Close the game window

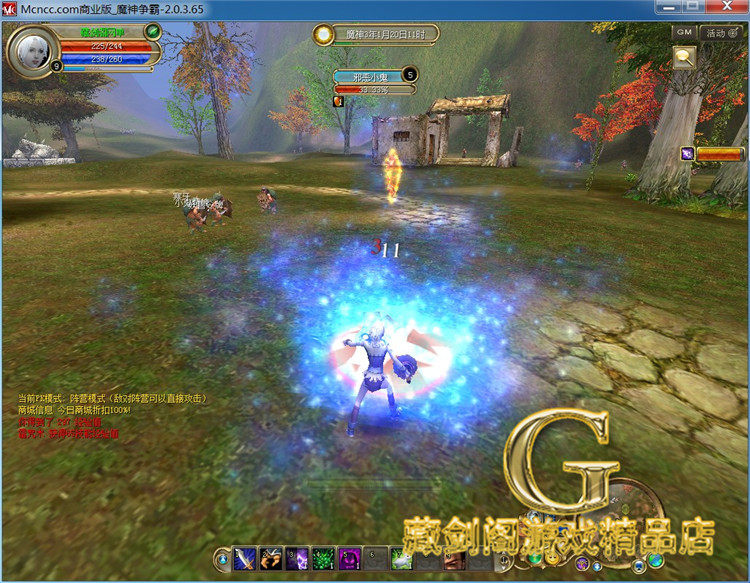(725, 8)
